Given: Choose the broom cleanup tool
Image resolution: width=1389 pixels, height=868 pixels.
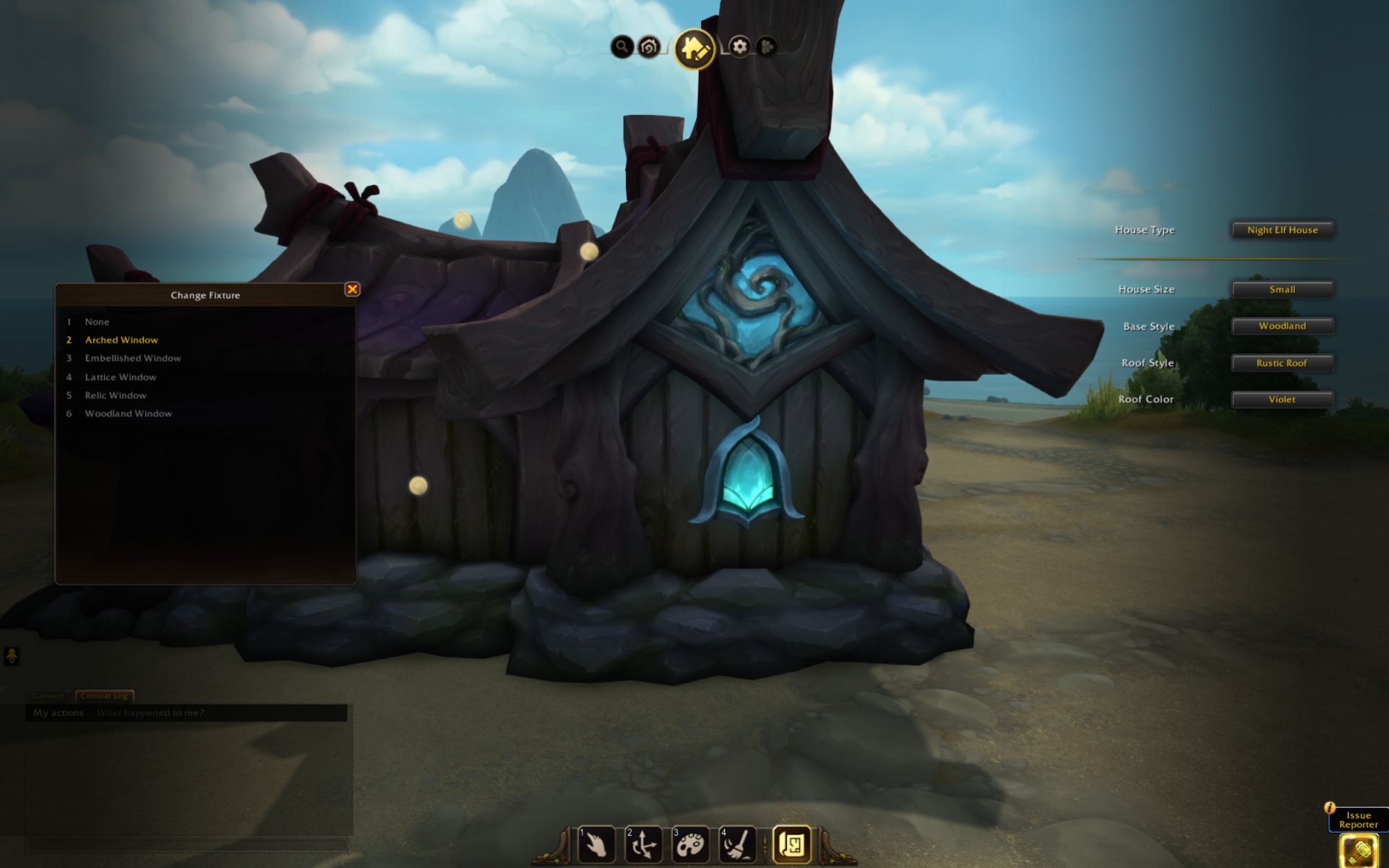Looking at the screenshot, I should click(x=738, y=844).
